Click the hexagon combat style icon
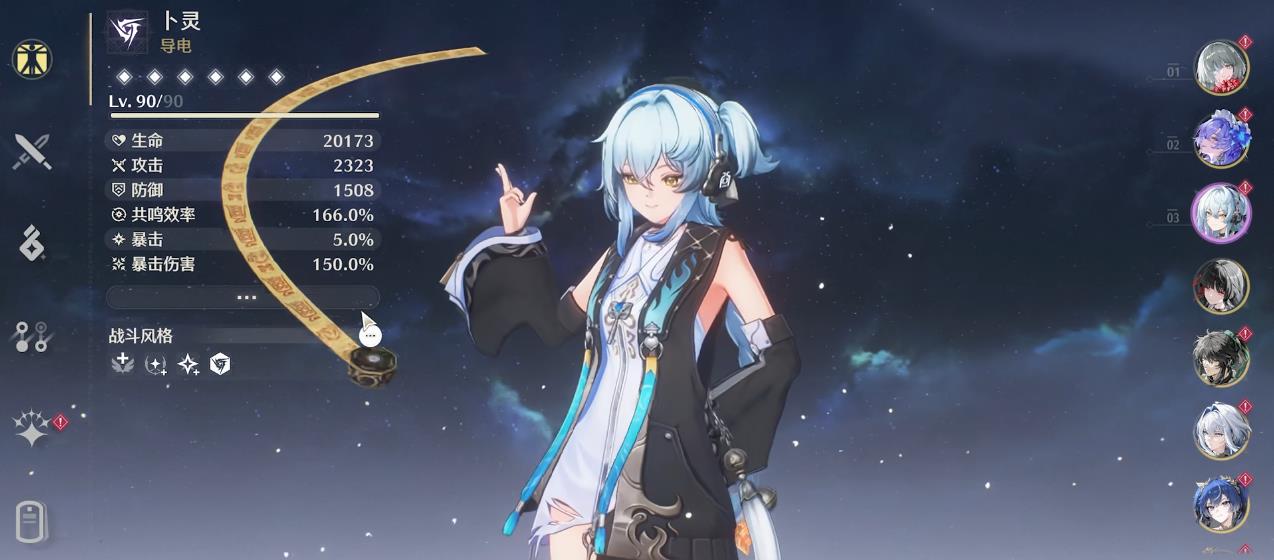This screenshot has width=1274, height=560. click(x=220, y=365)
